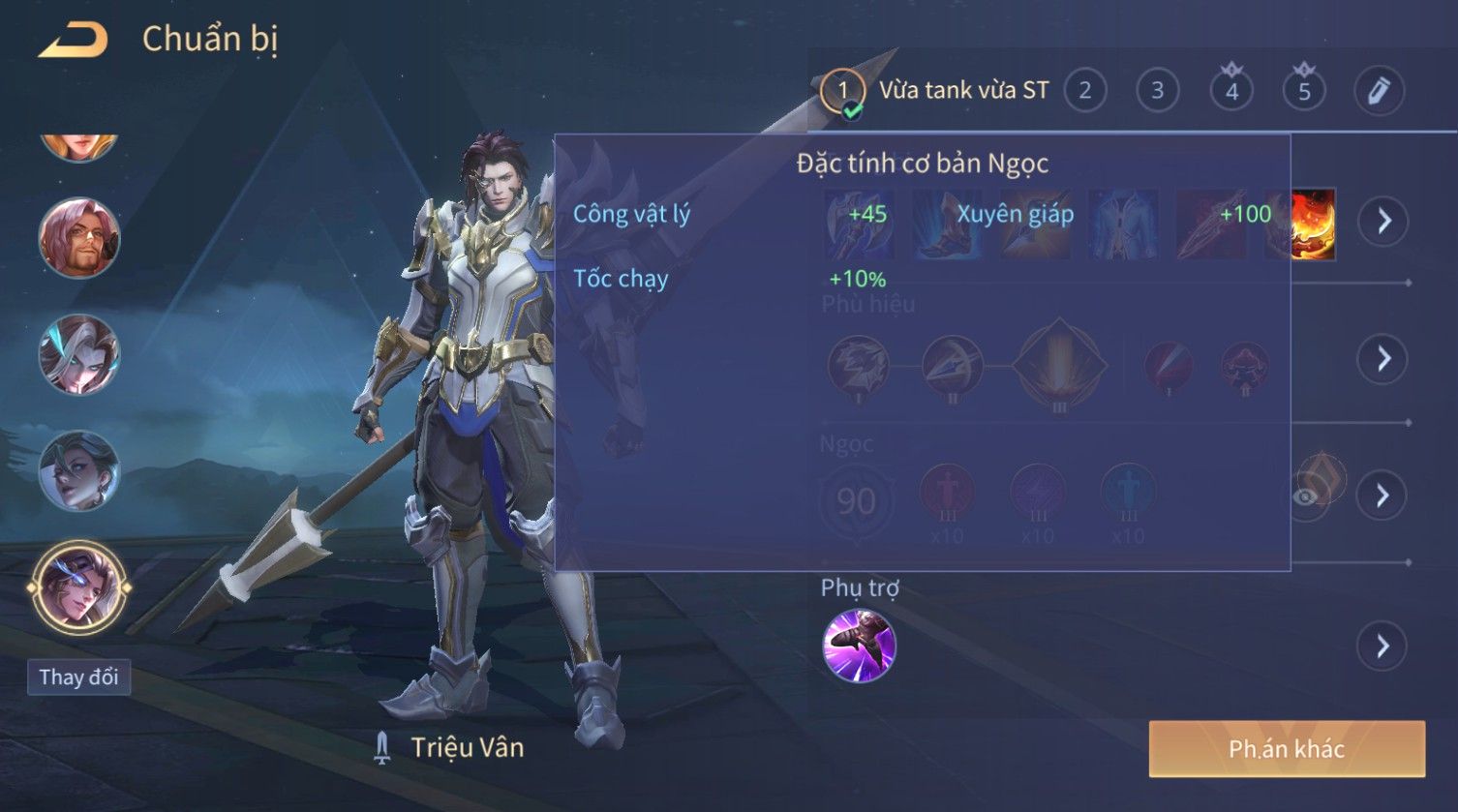Select build preset number 3
Image resolution: width=1458 pixels, height=812 pixels.
pos(1157,91)
